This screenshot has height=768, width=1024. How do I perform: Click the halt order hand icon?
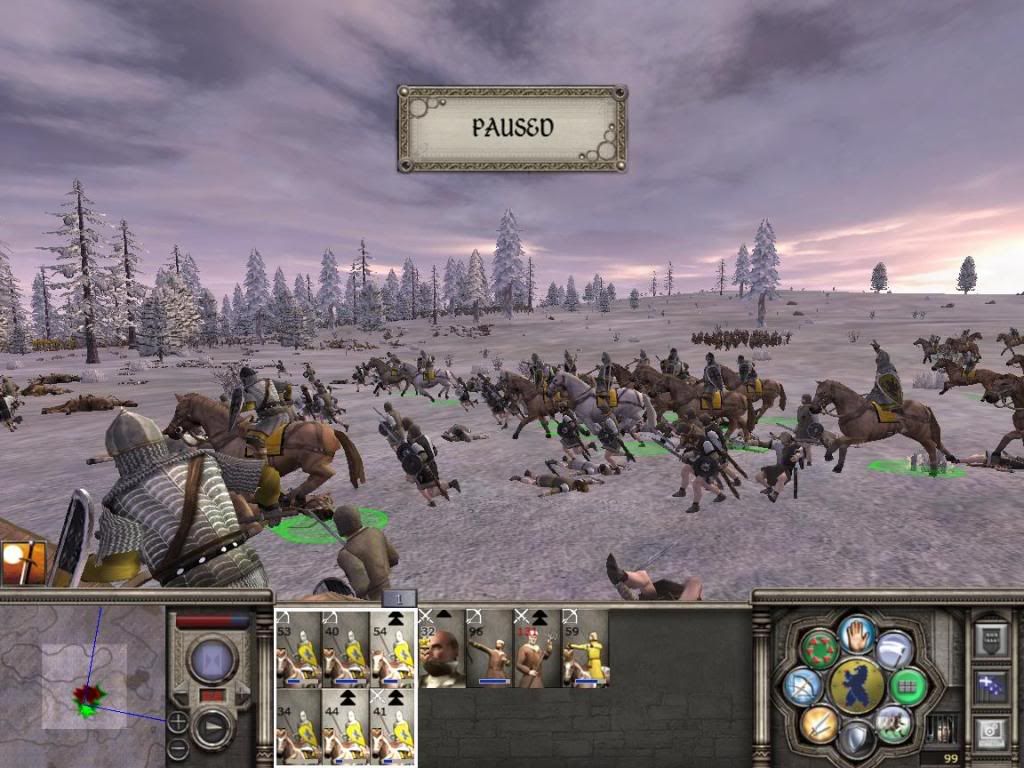click(x=857, y=634)
